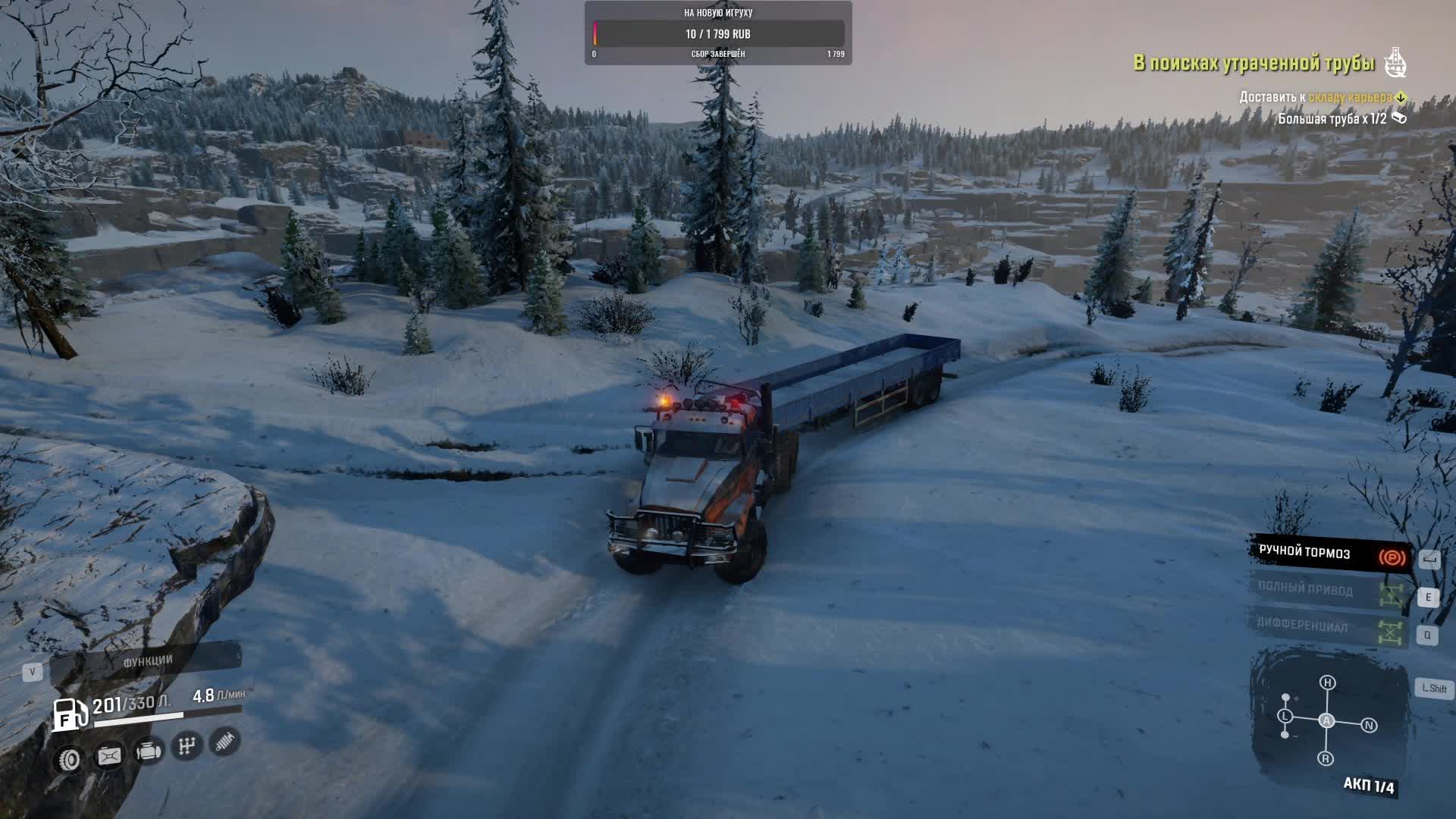Toggle the Дифференциал lock
Screen dimensions: 1456x819
[1329, 627]
